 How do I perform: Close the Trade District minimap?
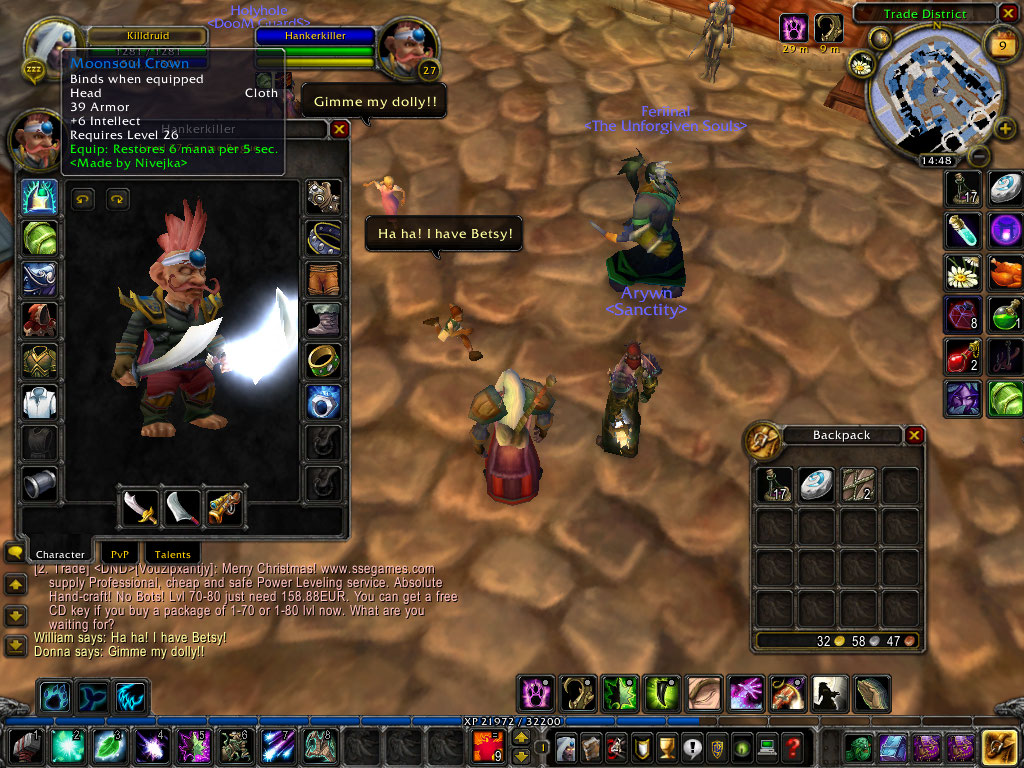coord(1008,13)
